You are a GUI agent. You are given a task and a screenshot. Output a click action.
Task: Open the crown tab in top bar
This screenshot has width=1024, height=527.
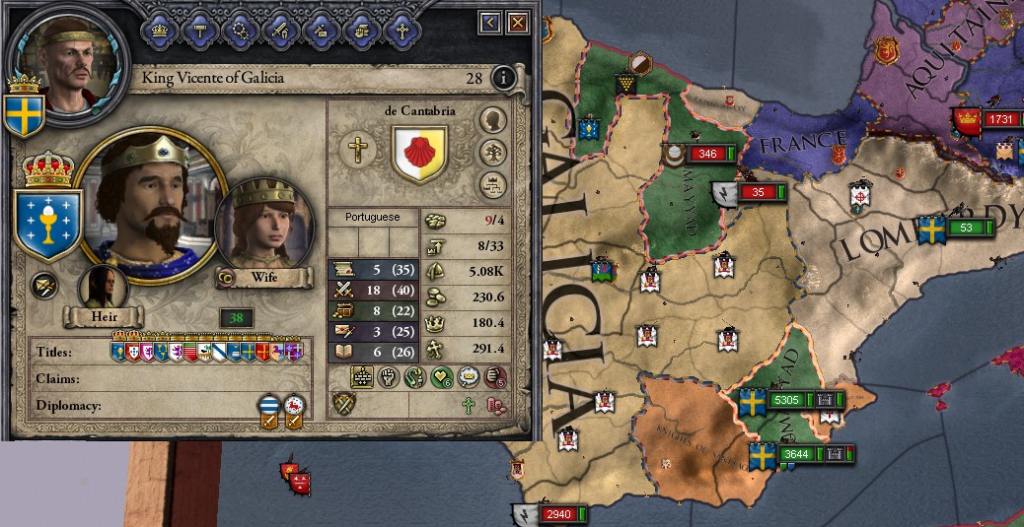[x=160, y=30]
